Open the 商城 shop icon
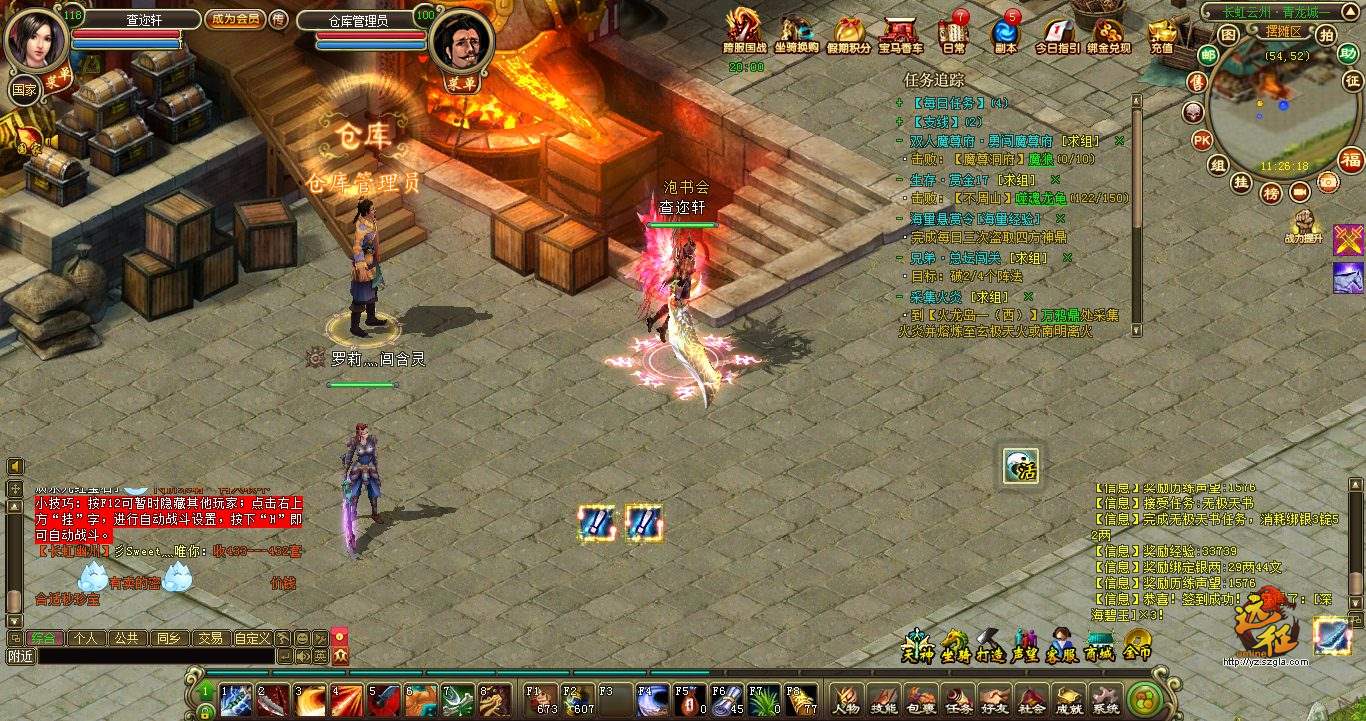1366x721 pixels. (1099, 643)
